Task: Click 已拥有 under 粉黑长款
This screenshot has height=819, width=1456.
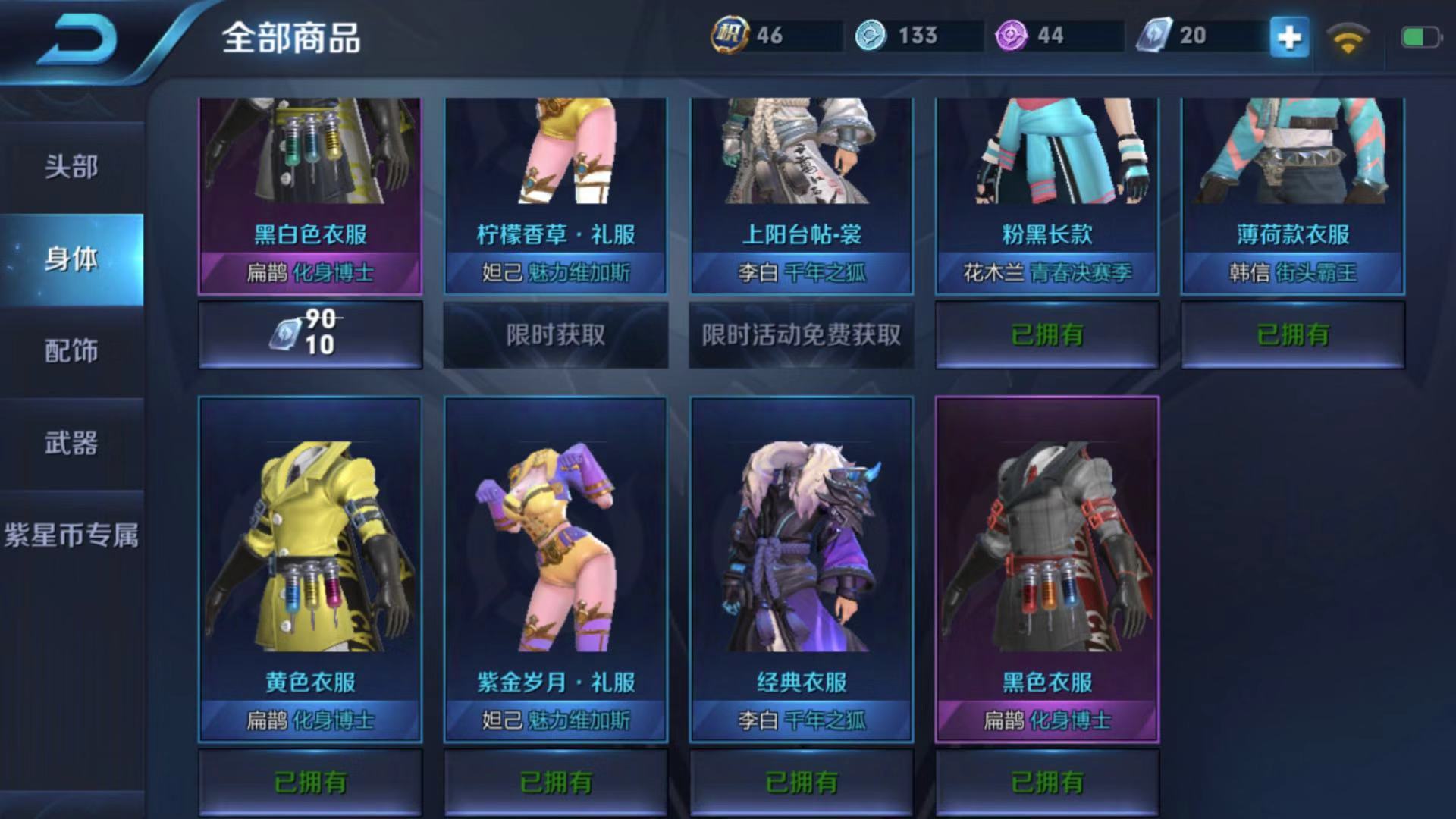Action: tap(1047, 334)
